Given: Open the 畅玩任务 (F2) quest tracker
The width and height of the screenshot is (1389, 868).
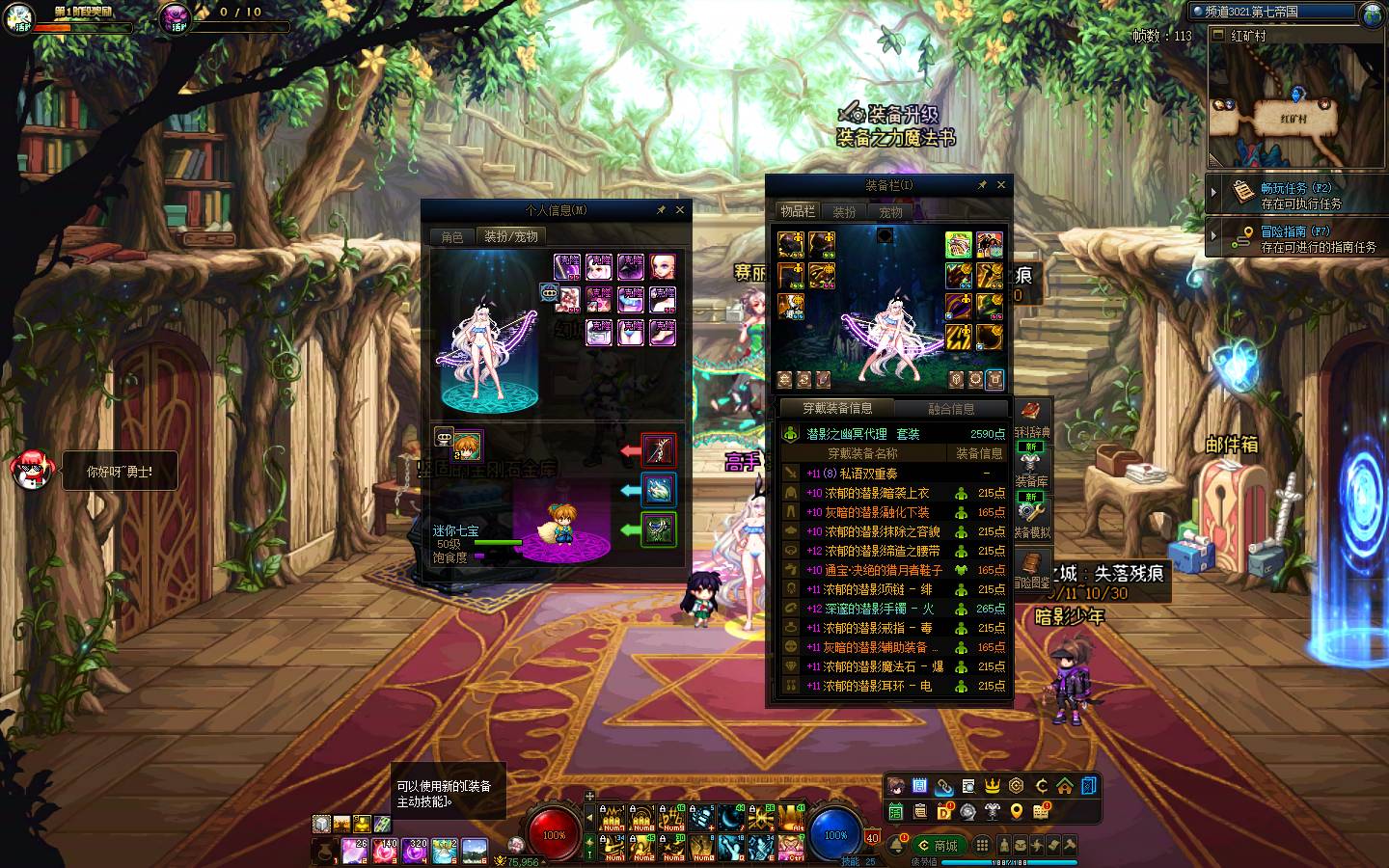Looking at the screenshot, I should pyautogui.click(x=1296, y=195).
